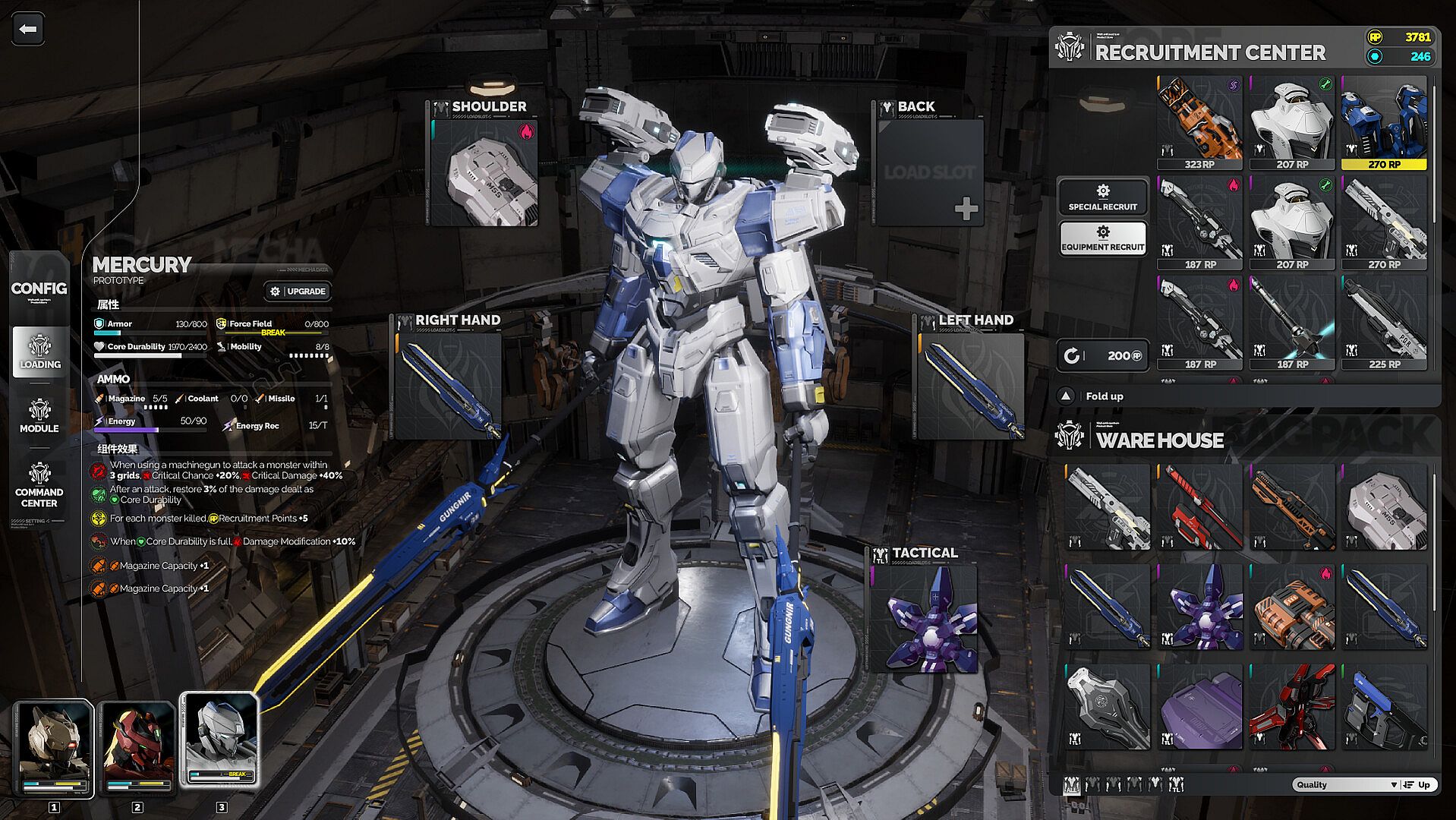Image resolution: width=1456 pixels, height=820 pixels.
Task: Buy the 225 RP rifle
Action: coord(1384,323)
